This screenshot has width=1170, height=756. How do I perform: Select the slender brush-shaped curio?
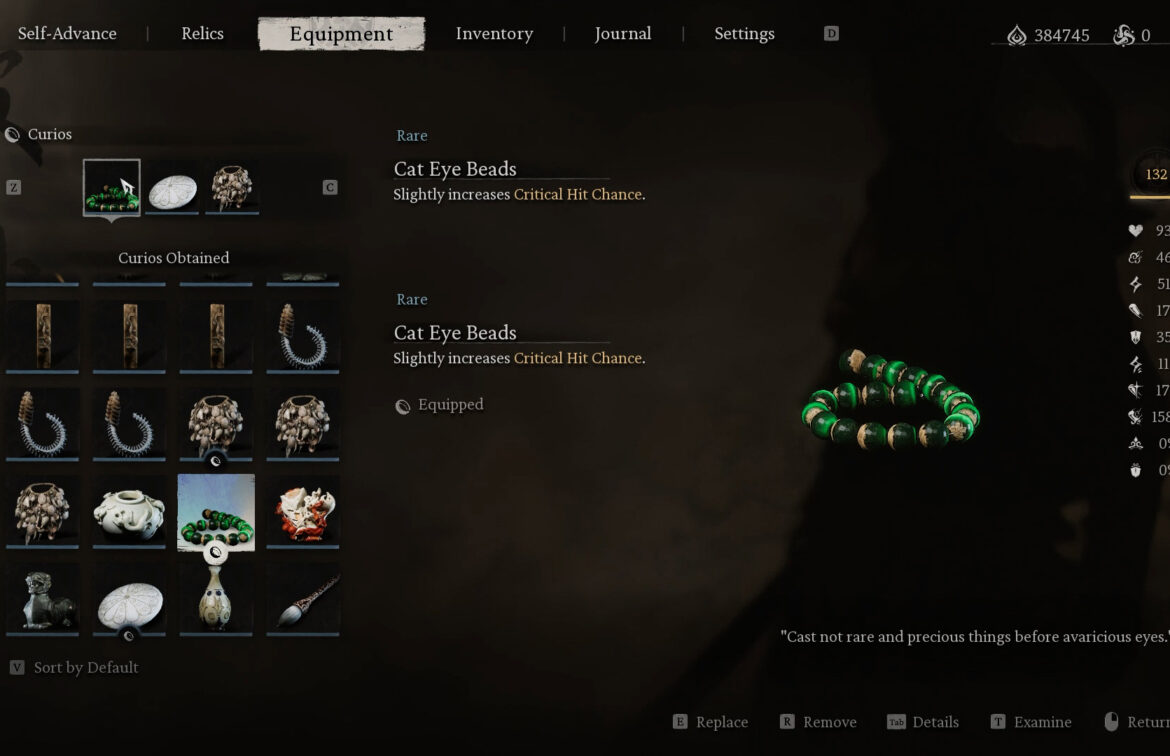pos(302,597)
